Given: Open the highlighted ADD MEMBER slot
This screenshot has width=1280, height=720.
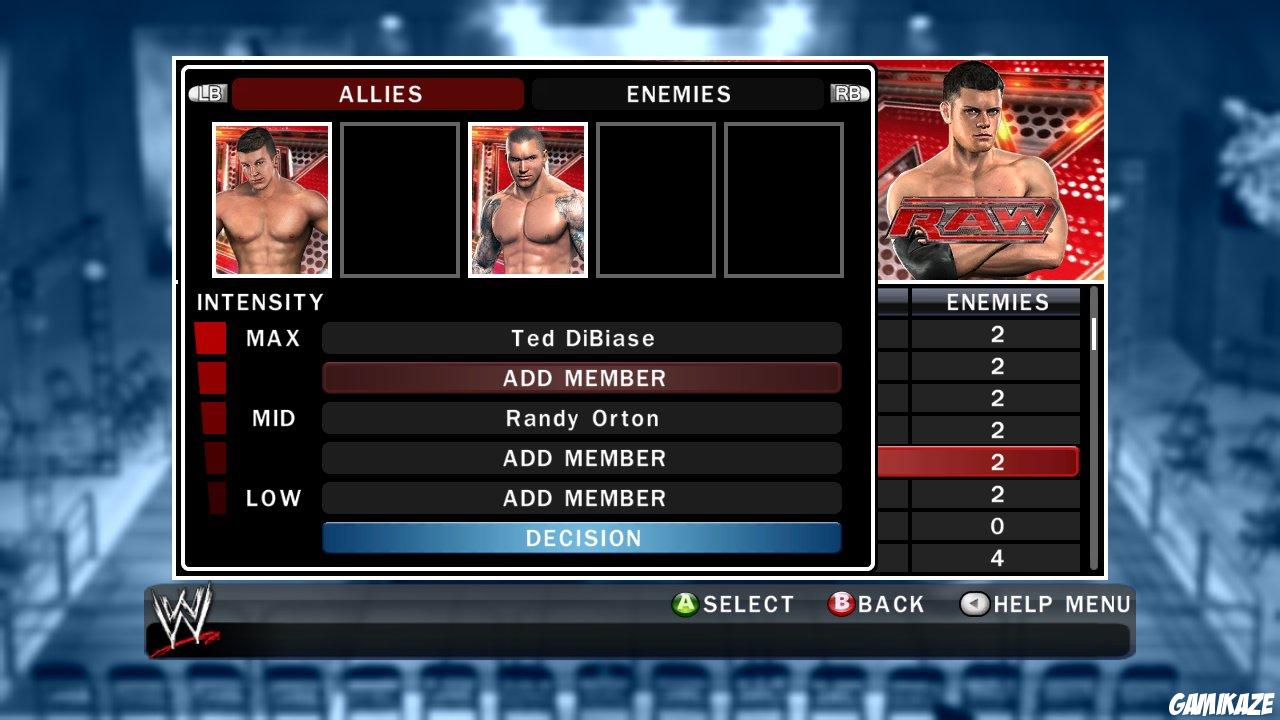Looking at the screenshot, I should tap(583, 378).
